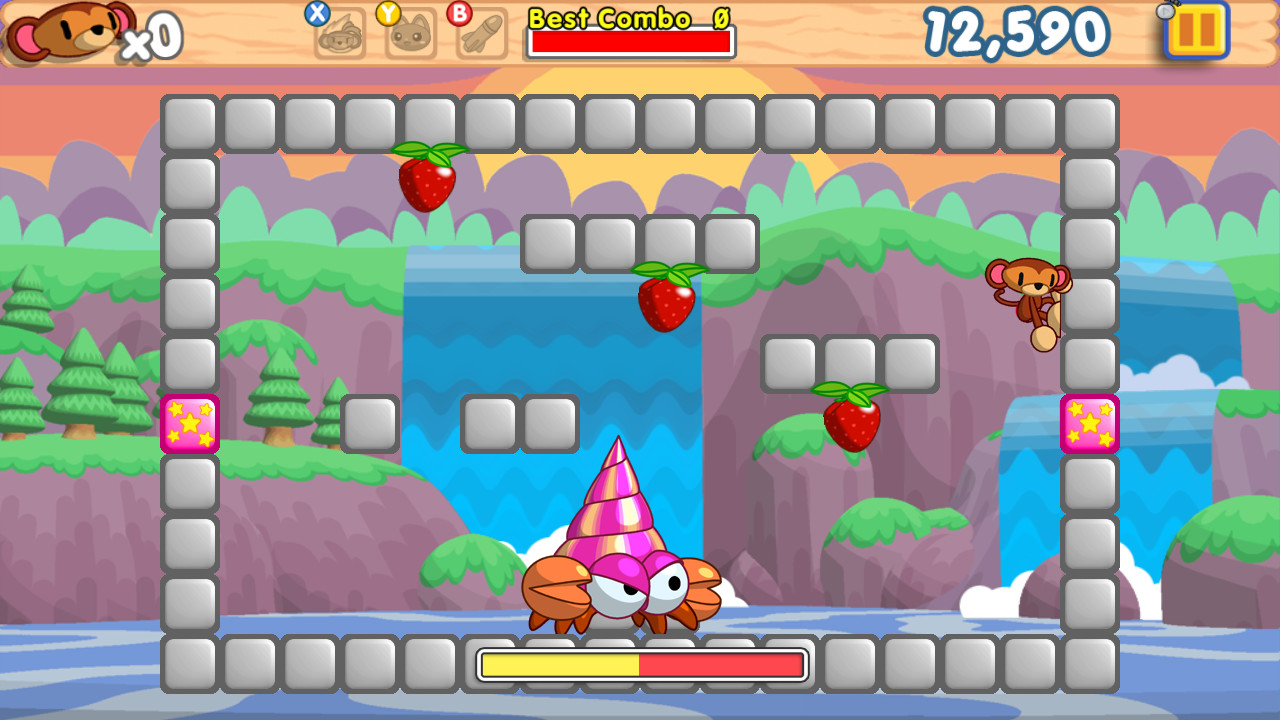This screenshot has width=1280, height=720.
Task: Click the yellow Y button badge
Action: [390, 13]
